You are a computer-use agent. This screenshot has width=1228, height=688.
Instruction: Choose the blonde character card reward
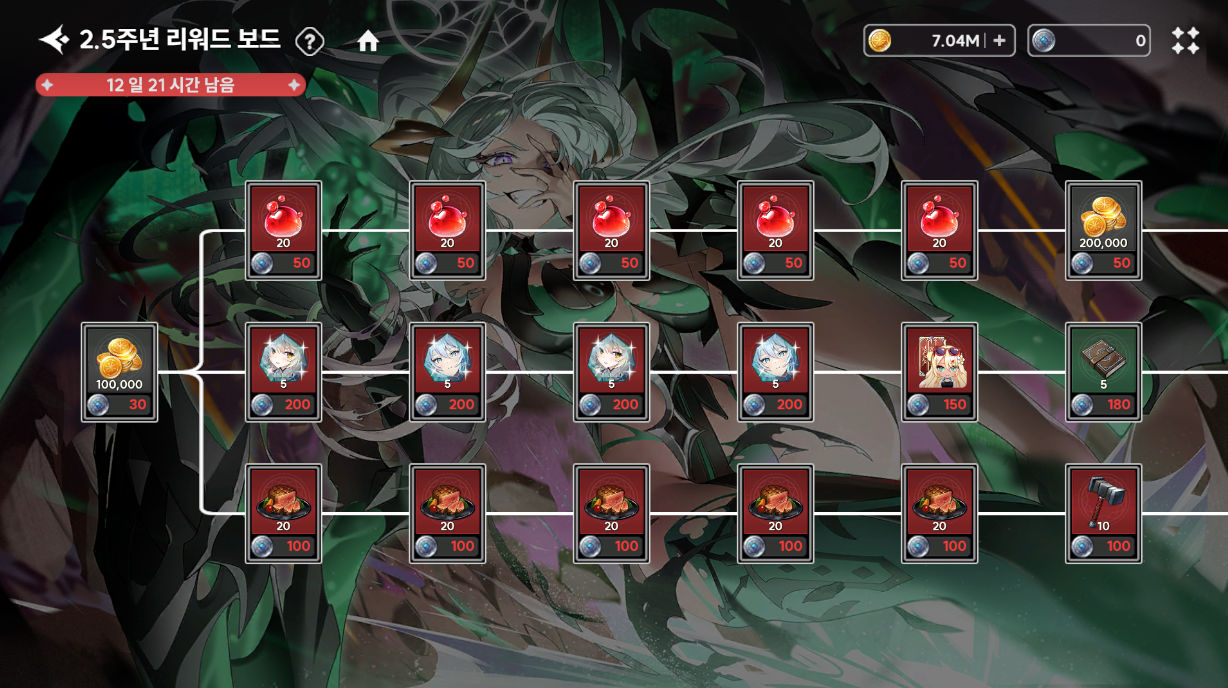(x=939, y=372)
